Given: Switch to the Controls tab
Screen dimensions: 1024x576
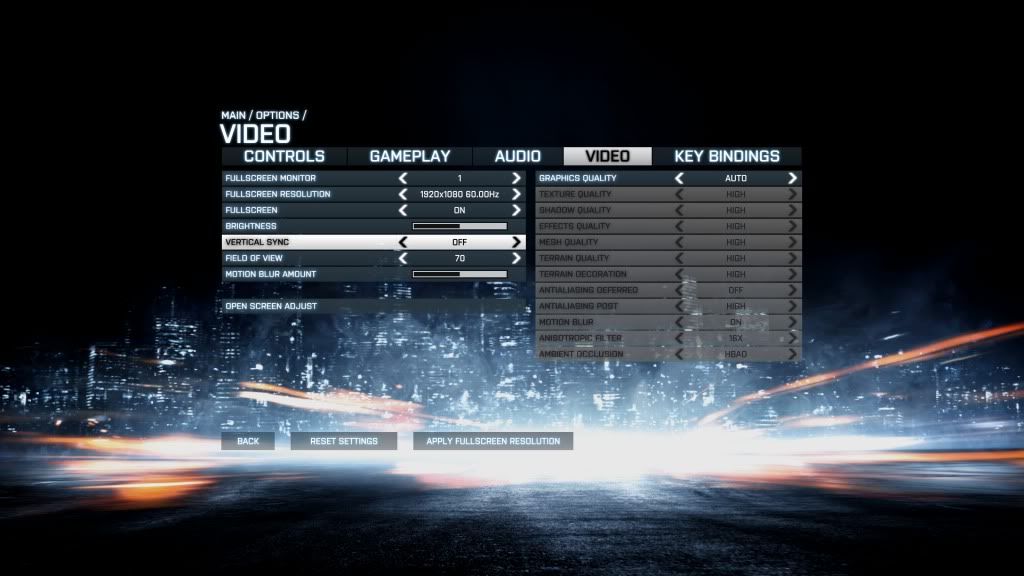Looking at the screenshot, I should [284, 156].
